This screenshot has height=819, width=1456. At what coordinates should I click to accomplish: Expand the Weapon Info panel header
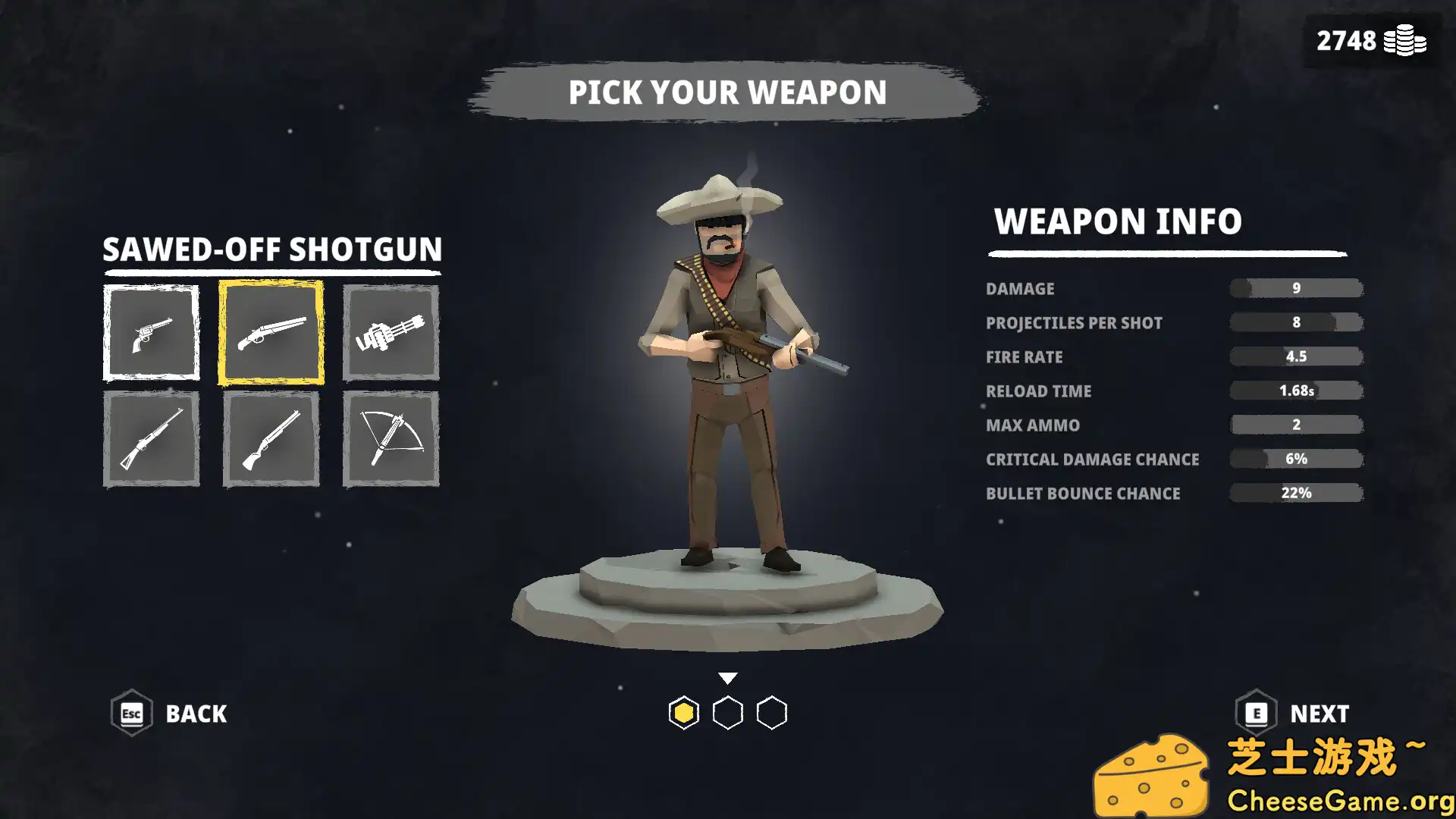point(1118,222)
